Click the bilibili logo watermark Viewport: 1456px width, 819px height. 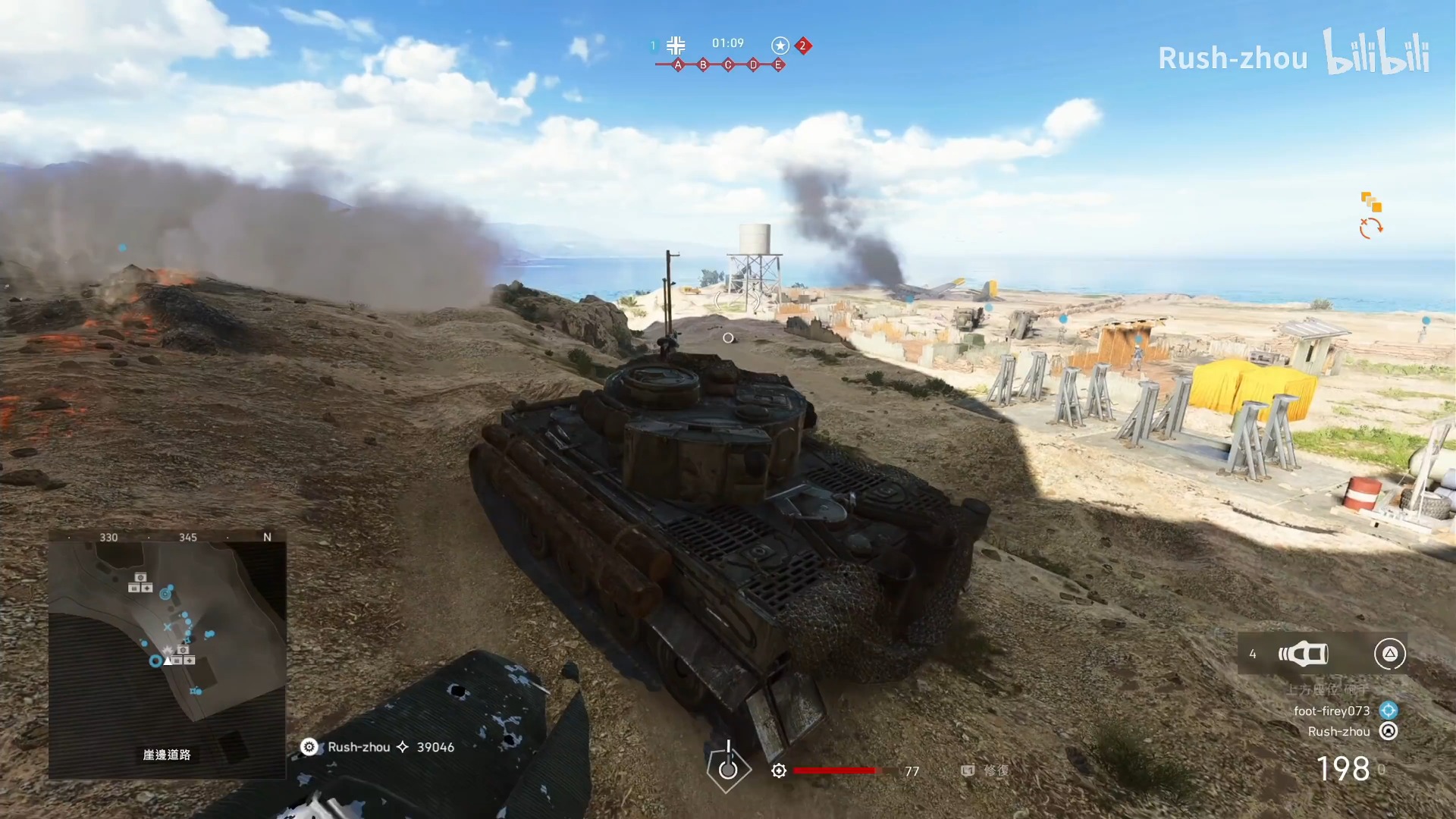click(x=1376, y=53)
